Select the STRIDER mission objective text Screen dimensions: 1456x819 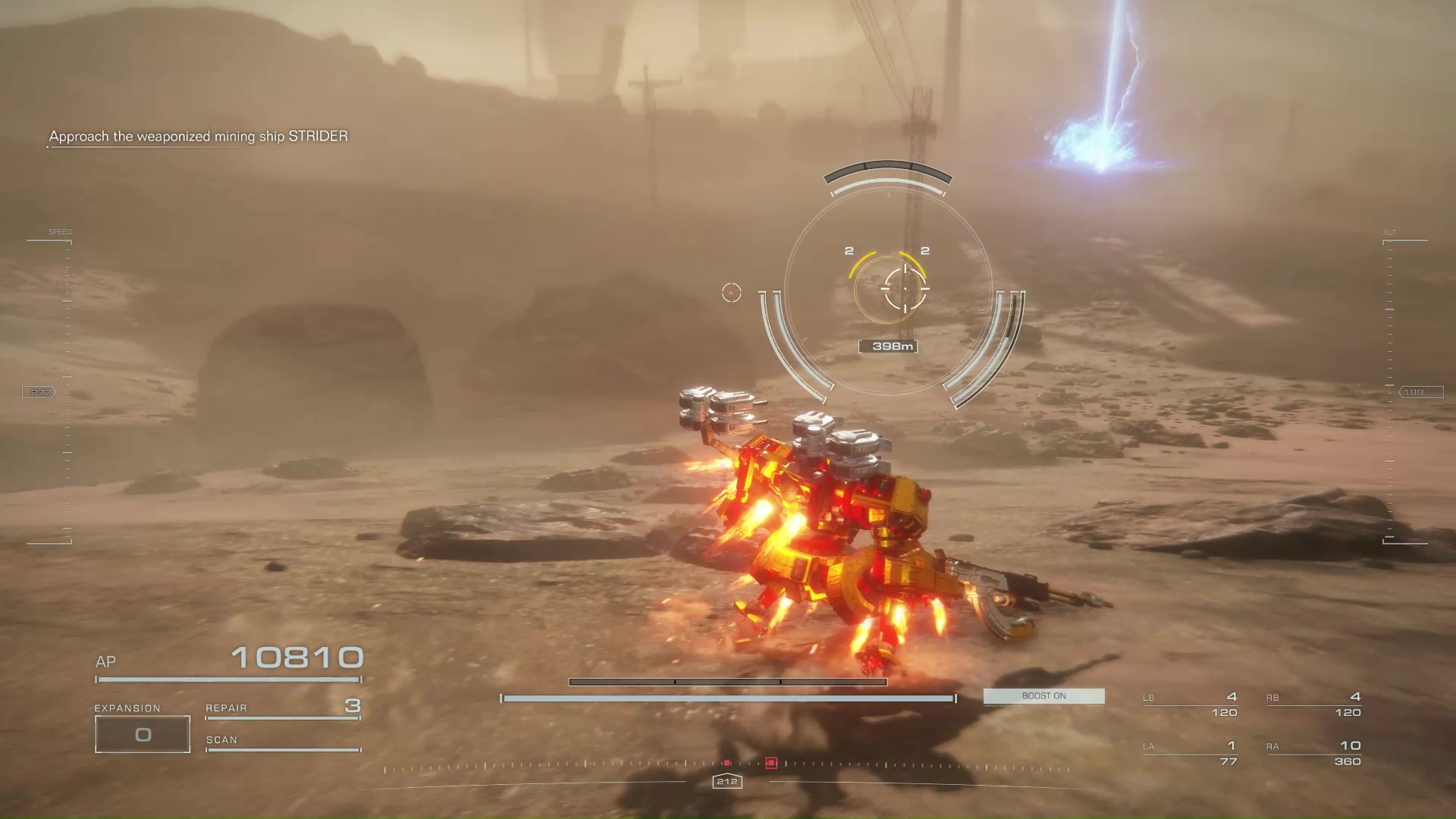coord(199,136)
